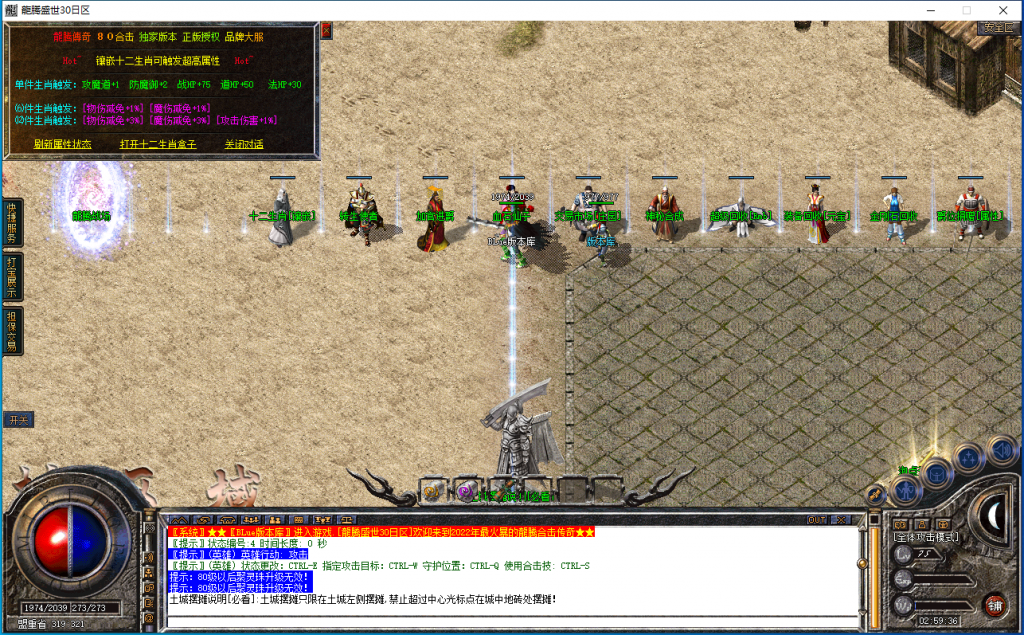The height and width of the screenshot is (635, 1024).
Task: Toggle the 开关 button
Action: (x=17, y=419)
